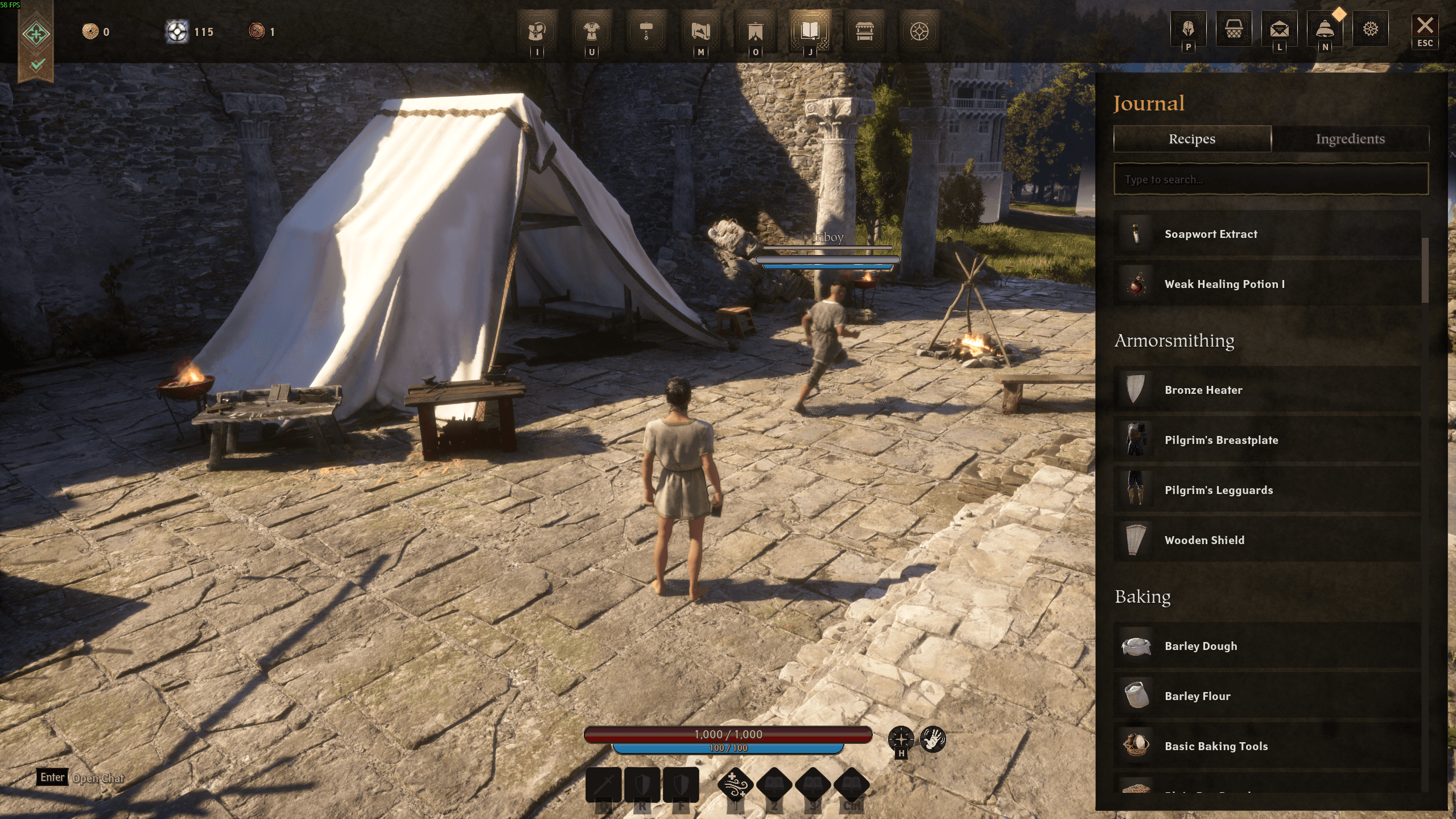Open the helmet character profile
The width and height of the screenshot is (1456, 819).
point(1188,28)
